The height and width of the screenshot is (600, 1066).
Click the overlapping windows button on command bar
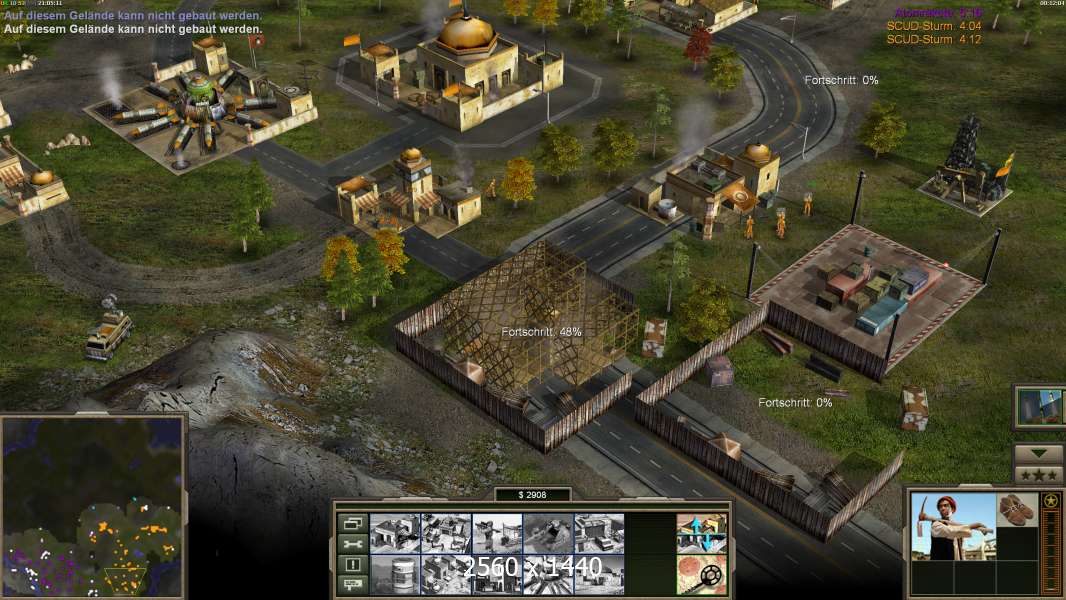(351, 523)
